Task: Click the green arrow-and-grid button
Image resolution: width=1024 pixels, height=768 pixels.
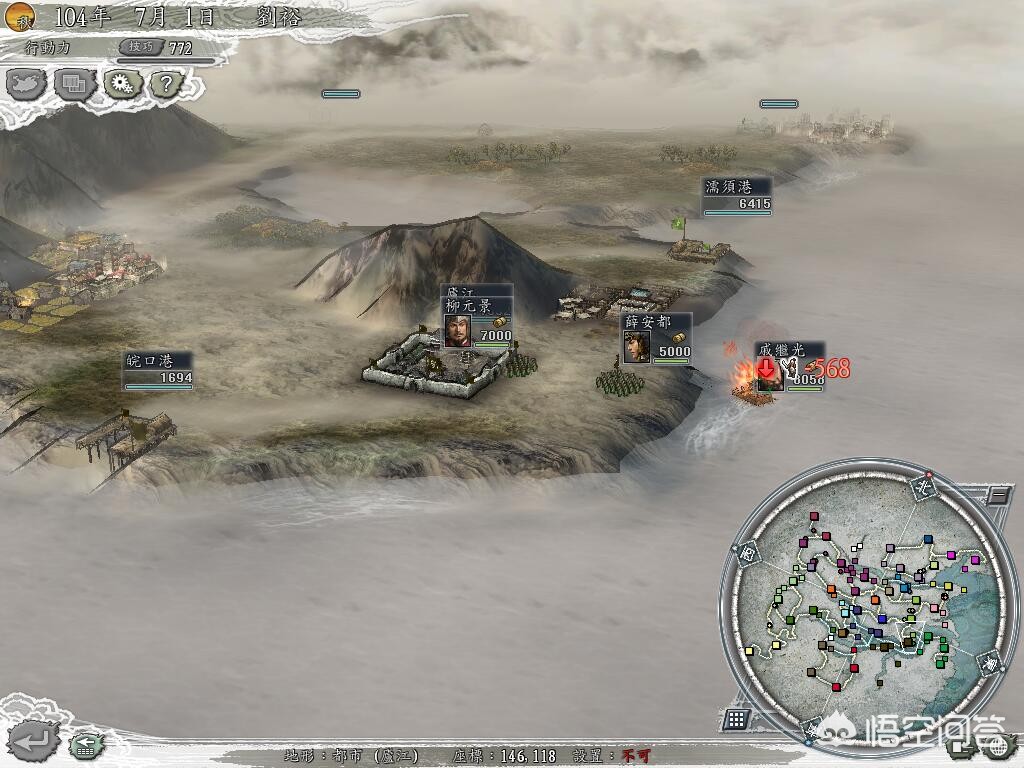Action: click(x=86, y=744)
